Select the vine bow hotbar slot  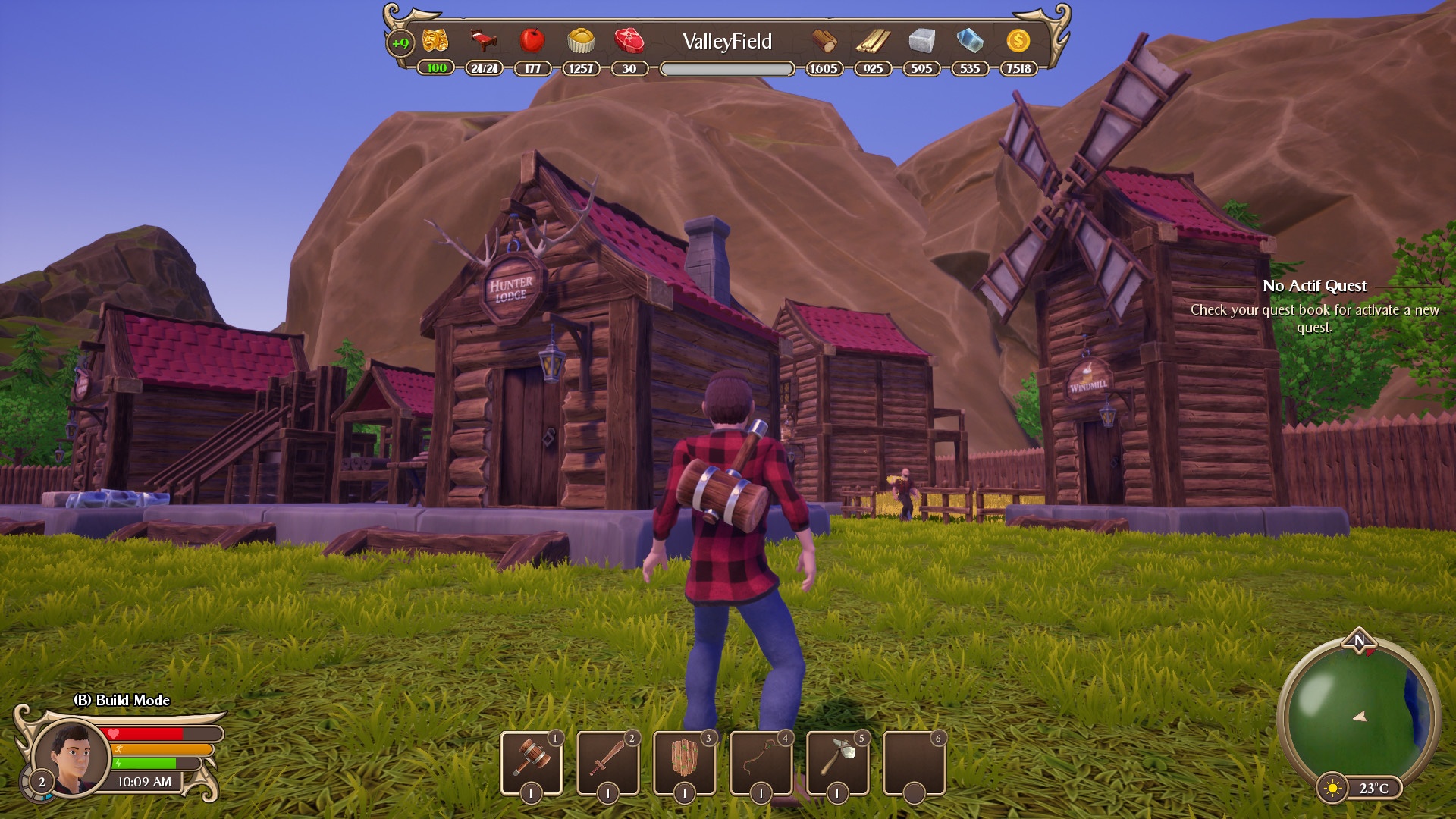761,760
